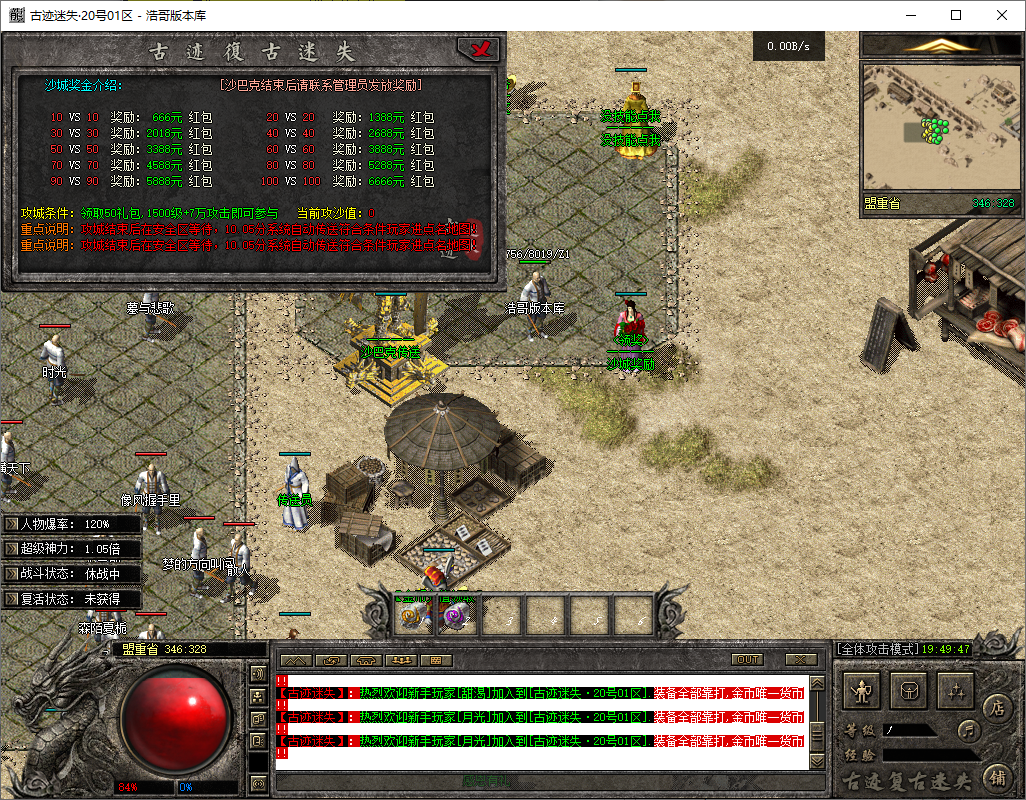Open the minimap
Viewport: 1026px width, 800px height.
(x=936, y=129)
